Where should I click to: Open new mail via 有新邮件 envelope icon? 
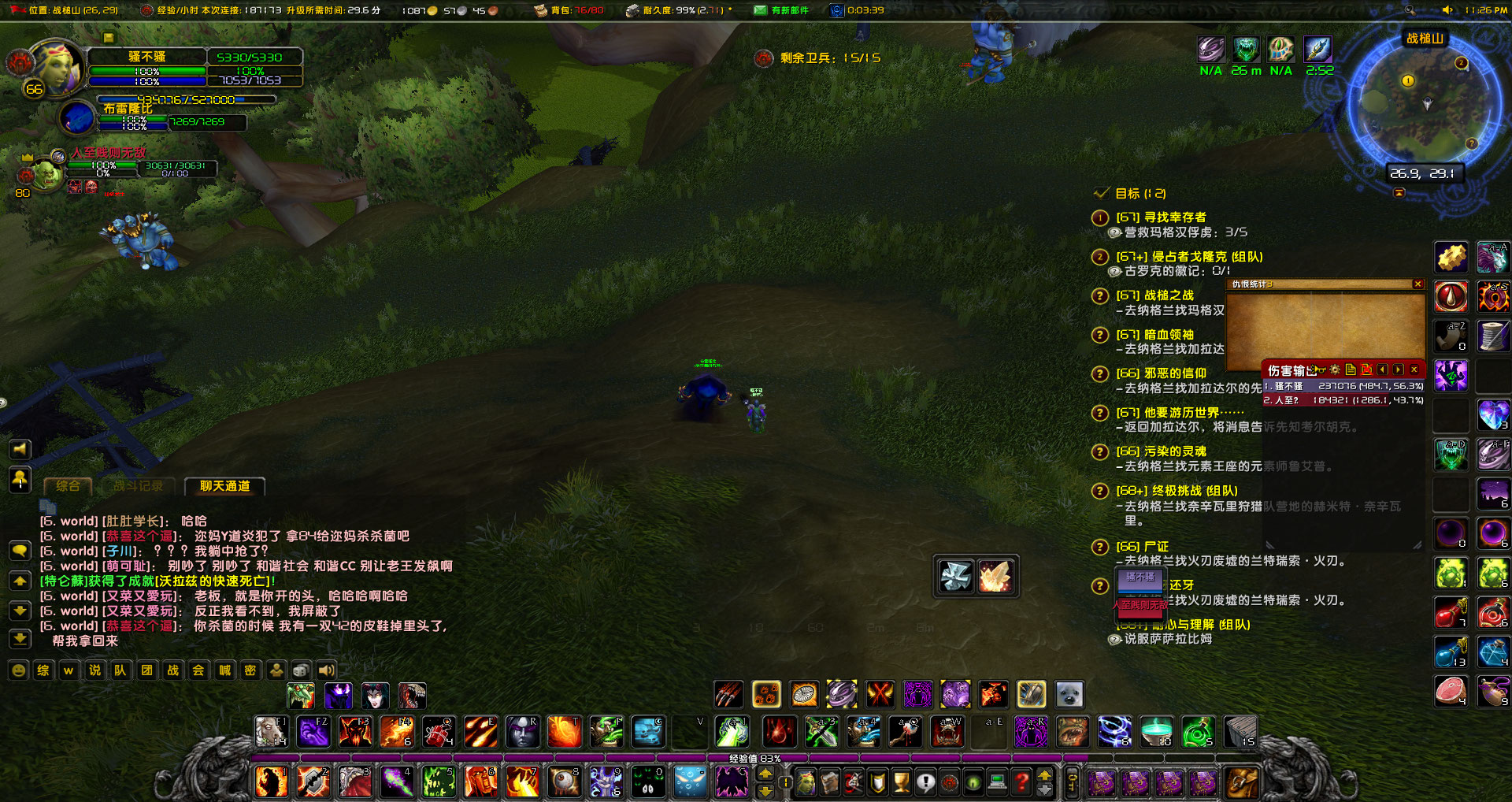760,11
